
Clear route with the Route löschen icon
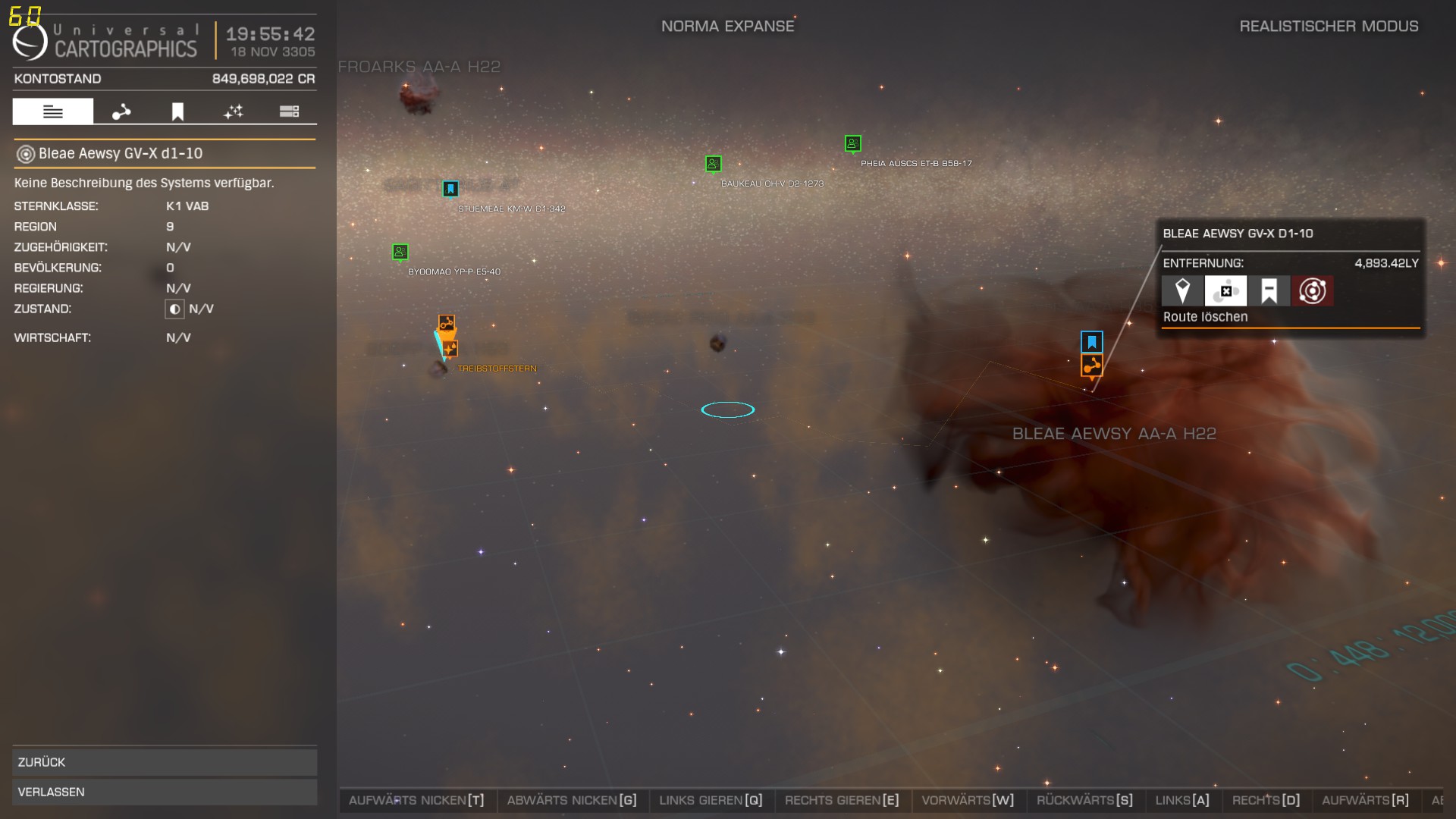coord(1225,291)
